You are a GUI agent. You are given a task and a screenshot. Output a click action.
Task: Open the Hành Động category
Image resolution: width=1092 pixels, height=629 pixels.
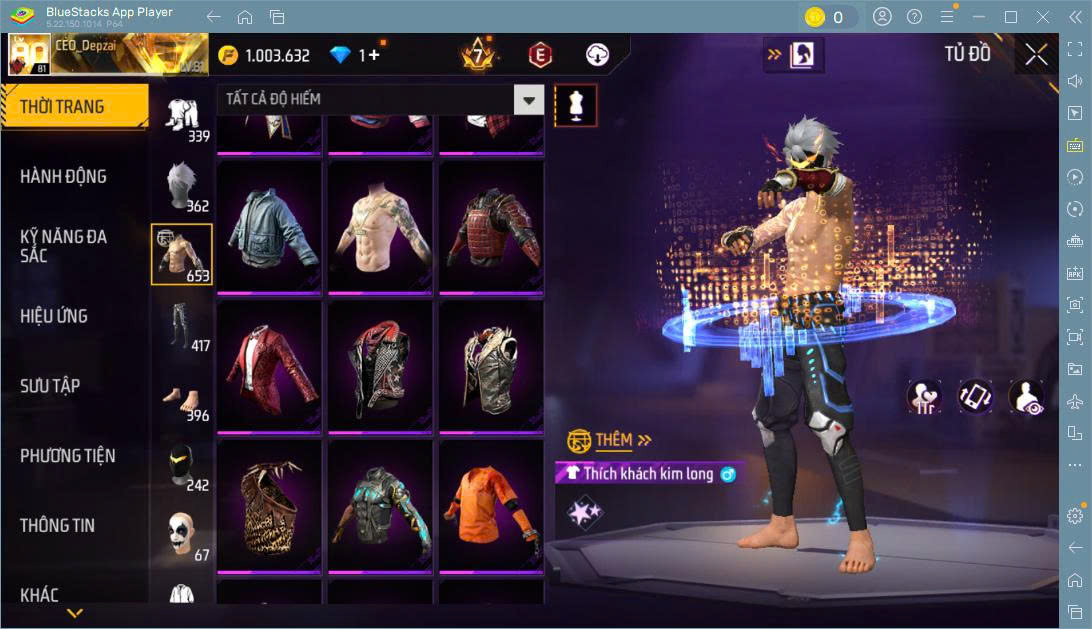click(x=63, y=177)
